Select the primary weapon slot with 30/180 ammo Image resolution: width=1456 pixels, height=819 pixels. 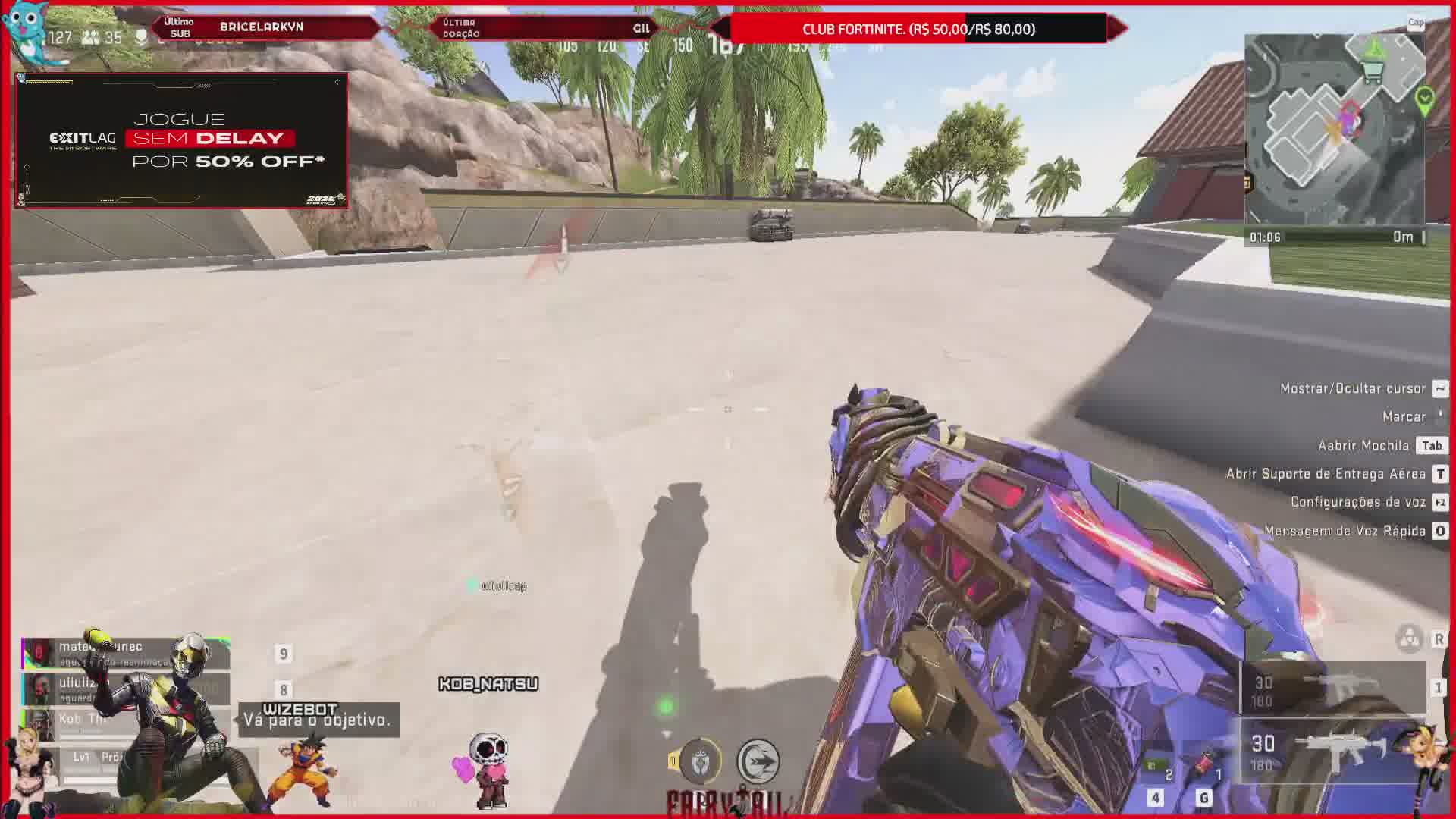point(1332,751)
